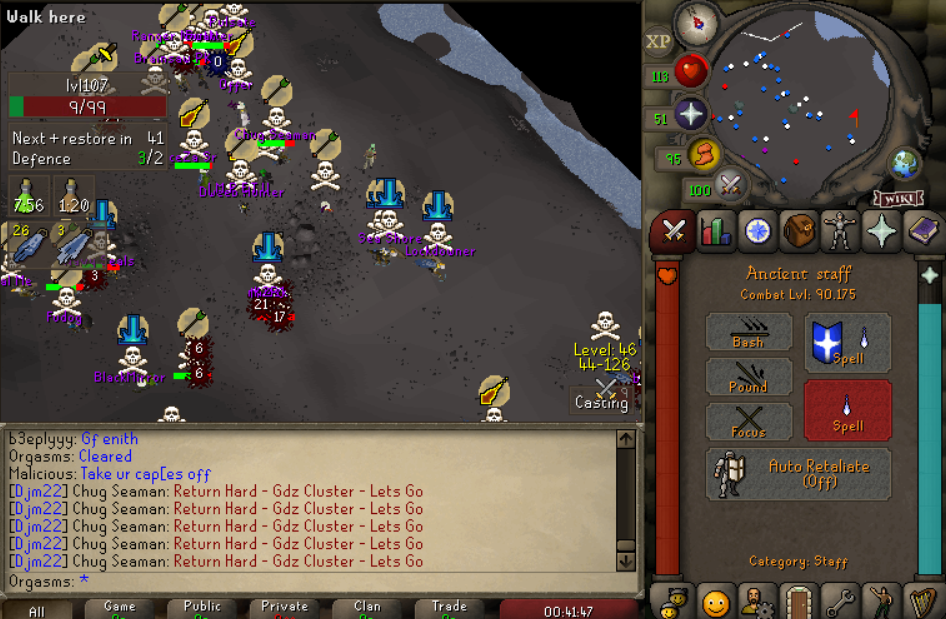Show the Prayer tab
The width and height of the screenshot is (946, 619).
[x=883, y=231]
